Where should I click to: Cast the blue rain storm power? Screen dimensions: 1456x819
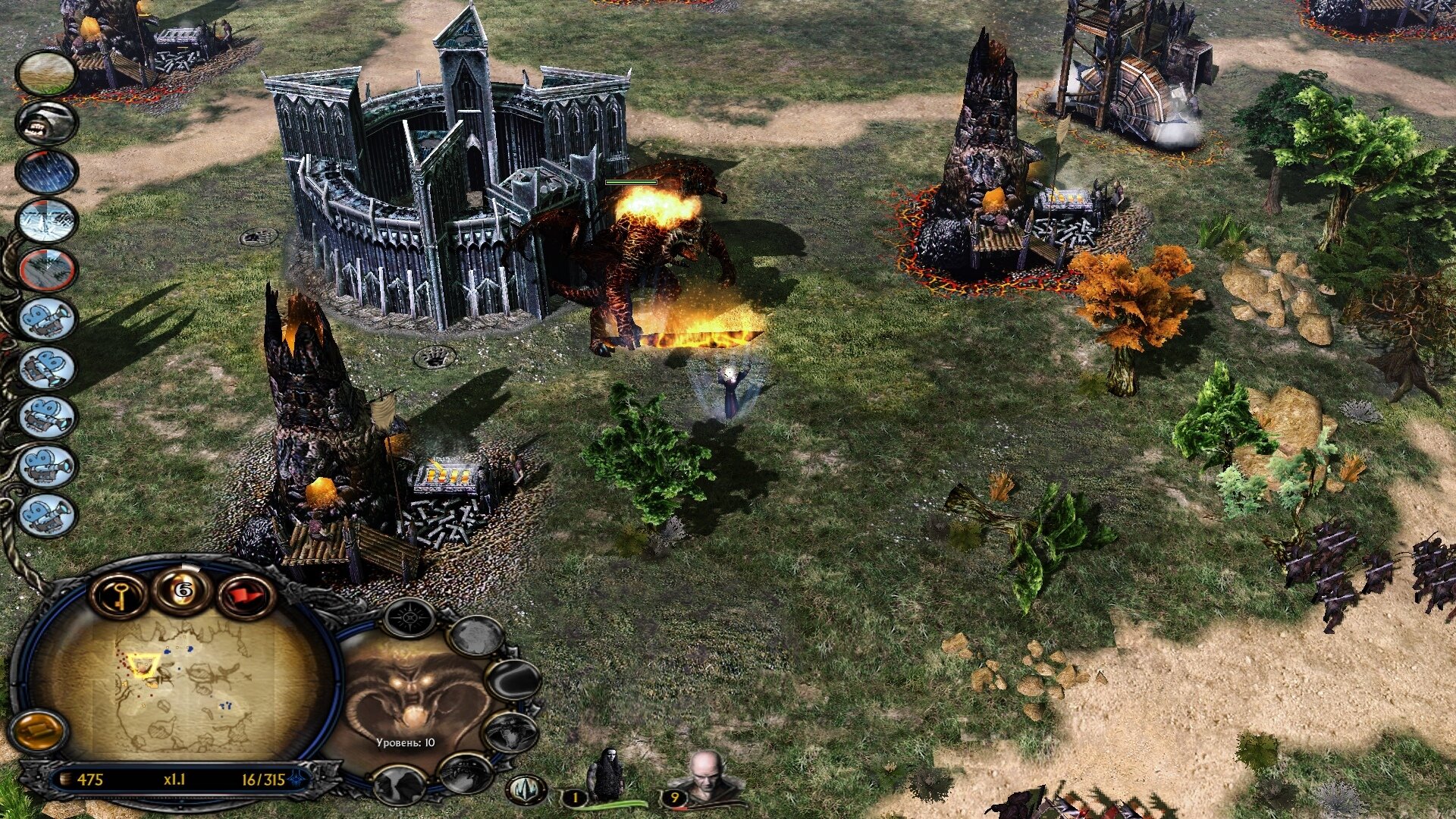pyautogui.click(x=47, y=171)
